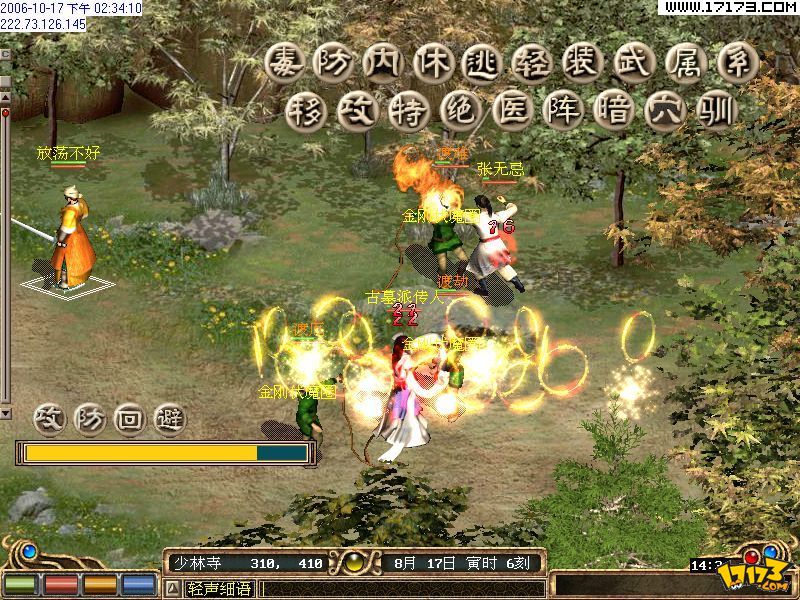This screenshot has width=800, height=600.
Task: Choose the 休 (rest) round button
Action: (x=432, y=62)
